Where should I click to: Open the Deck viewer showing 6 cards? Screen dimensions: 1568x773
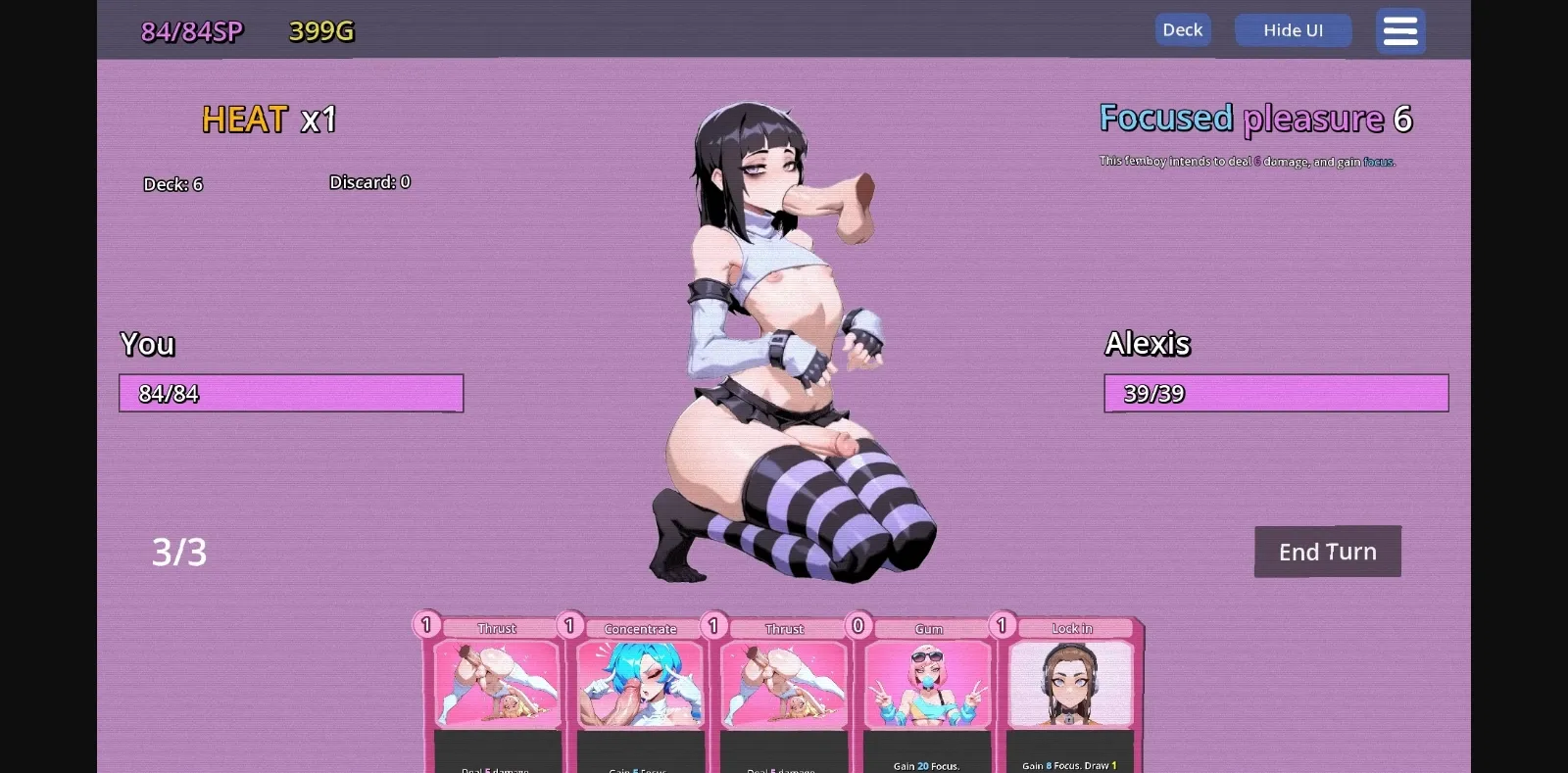[172, 184]
